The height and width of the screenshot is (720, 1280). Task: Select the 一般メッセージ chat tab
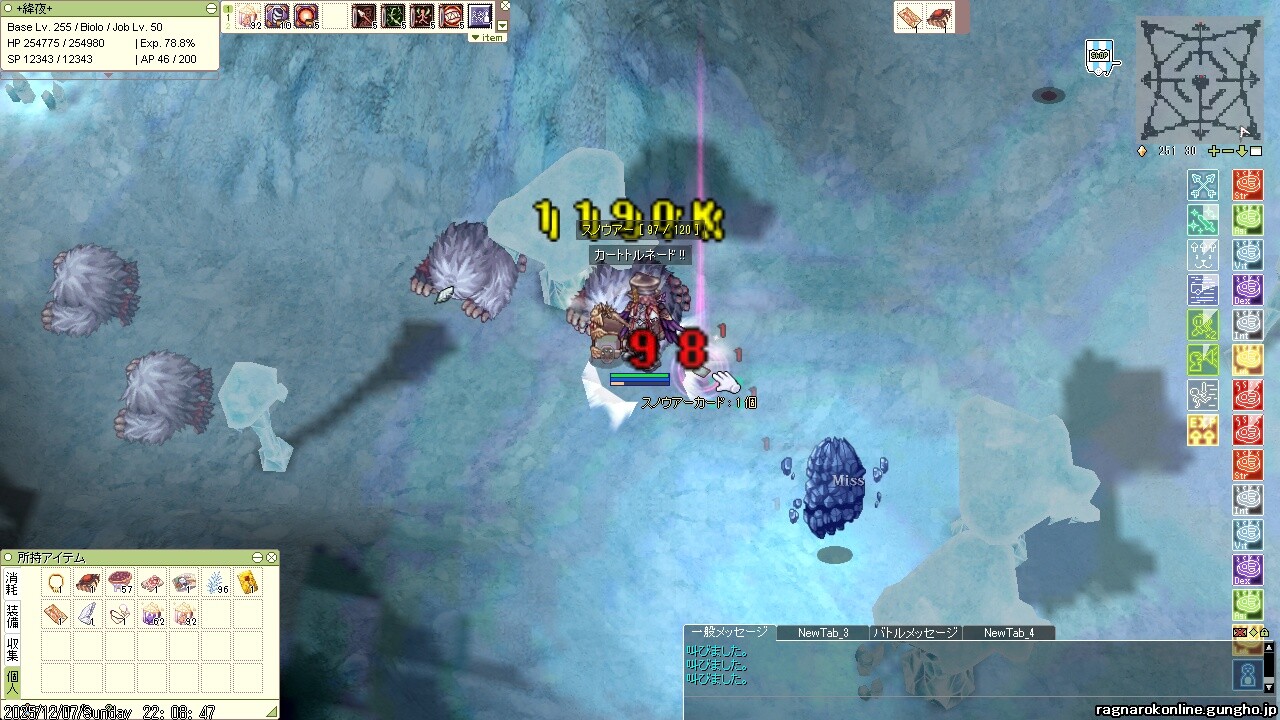point(729,633)
